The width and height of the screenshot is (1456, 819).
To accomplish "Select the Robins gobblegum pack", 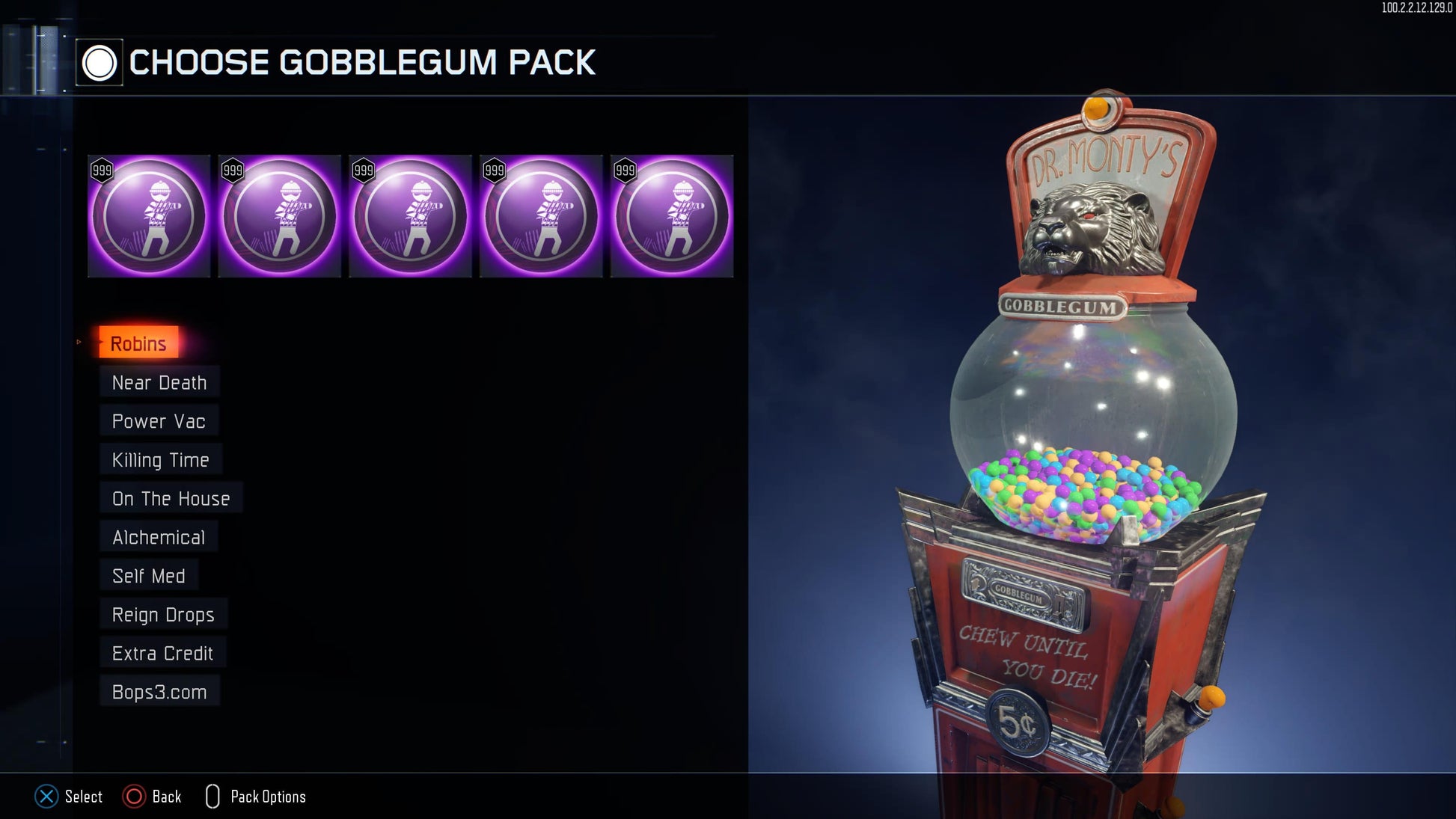I will coord(138,343).
